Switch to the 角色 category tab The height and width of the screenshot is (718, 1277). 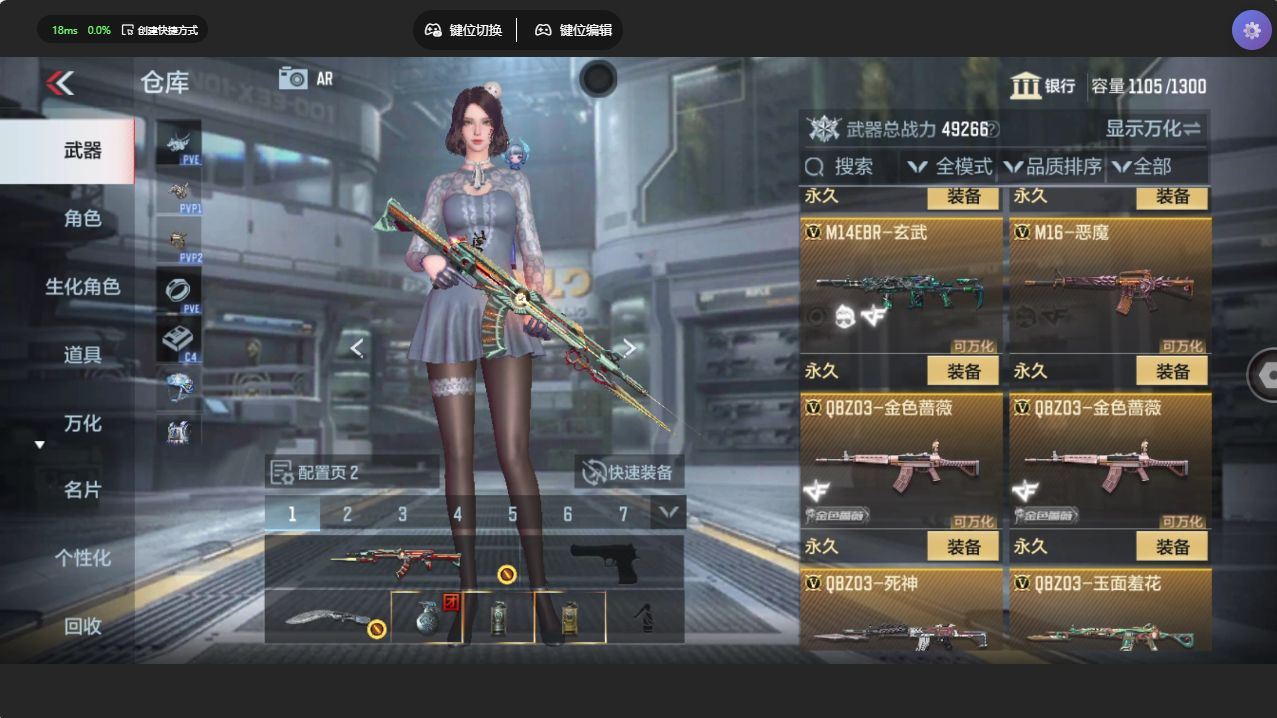pos(82,218)
